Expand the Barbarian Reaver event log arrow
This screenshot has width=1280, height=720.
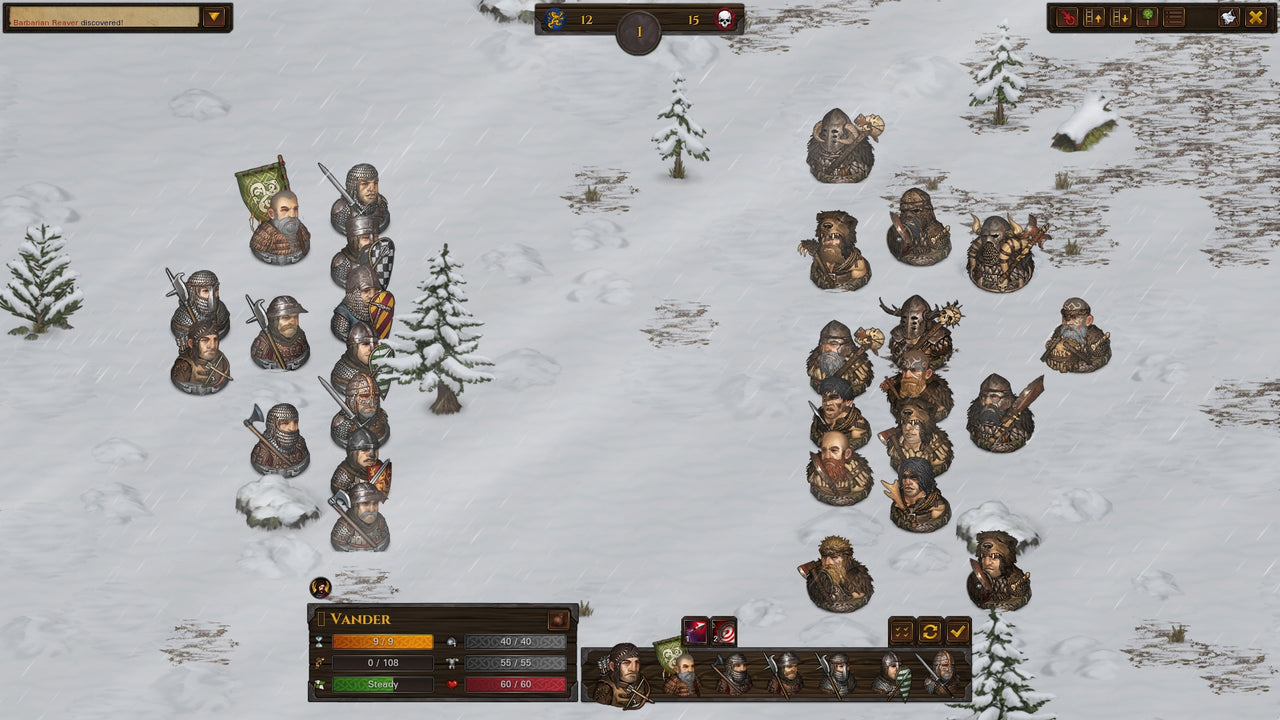pos(212,16)
